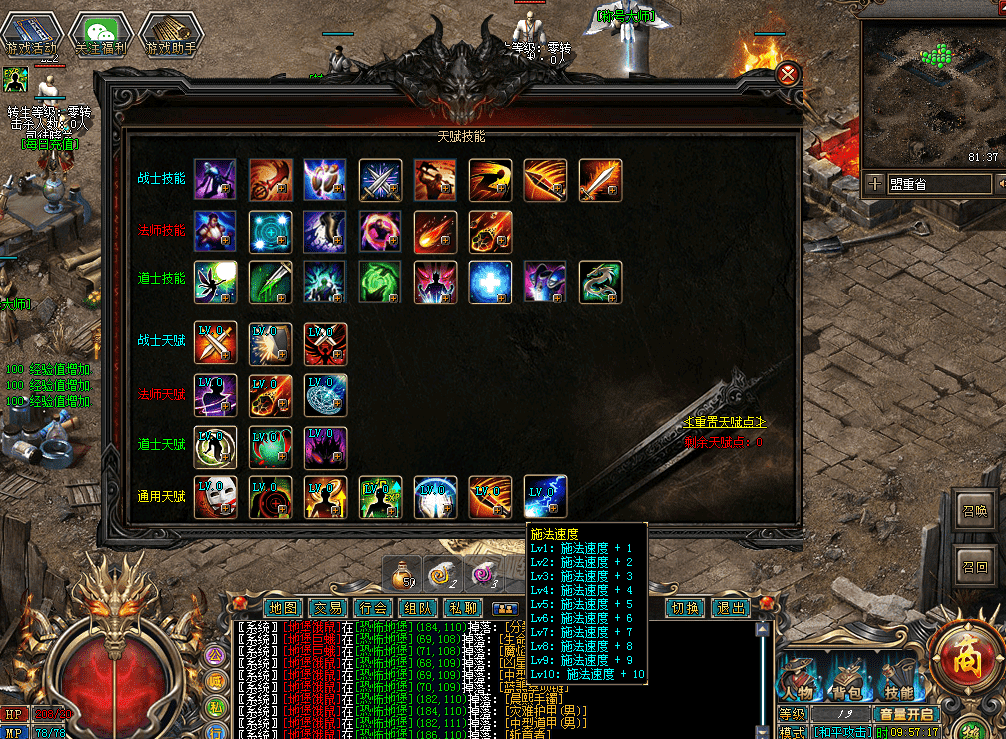Select the lightning cast-speed general talent
The width and height of the screenshot is (1006, 739).
tap(546, 497)
